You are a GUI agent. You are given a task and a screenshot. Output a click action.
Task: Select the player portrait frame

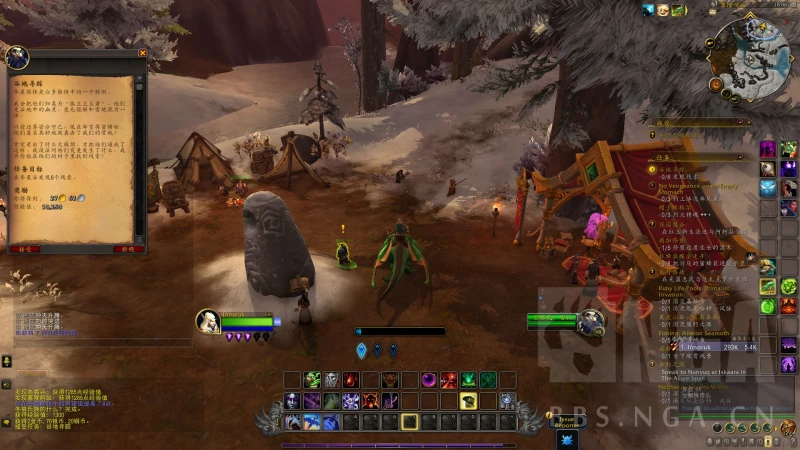click(208, 320)
